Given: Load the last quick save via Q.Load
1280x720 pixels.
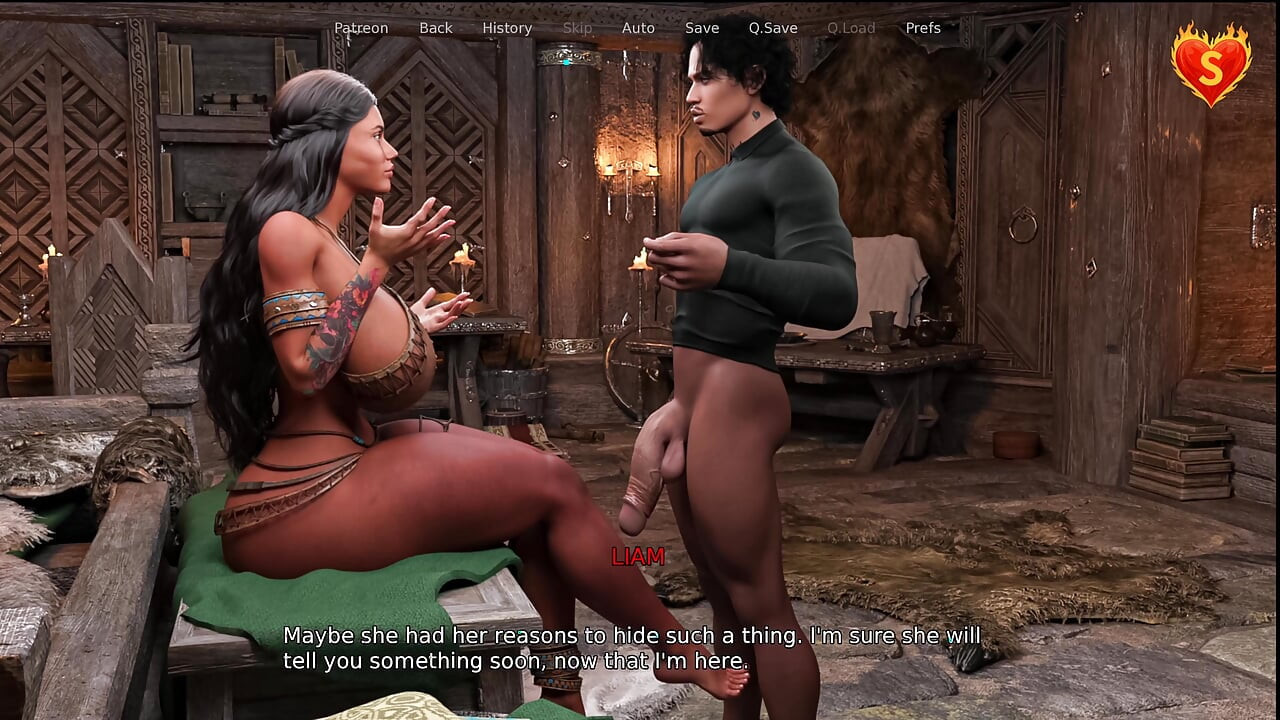Looking at the screenshot, I should [852, 27].
